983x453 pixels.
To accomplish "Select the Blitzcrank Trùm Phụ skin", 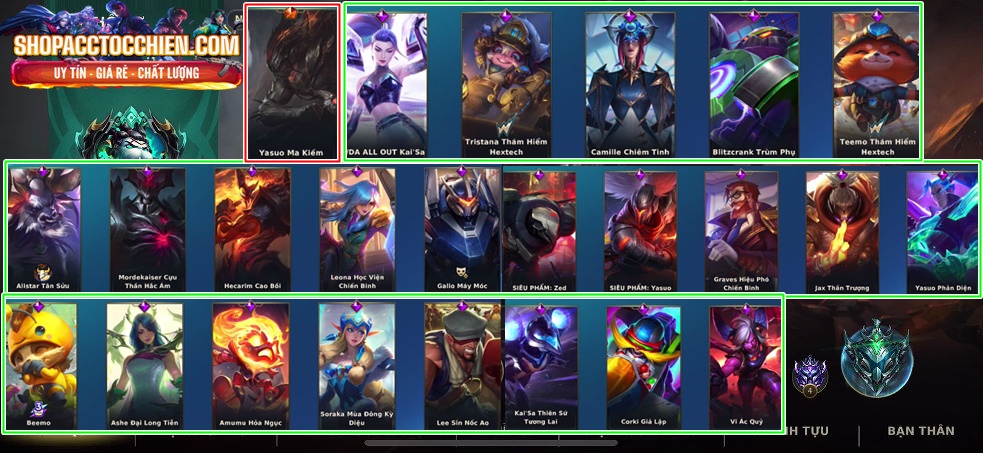I will [754, 82].
